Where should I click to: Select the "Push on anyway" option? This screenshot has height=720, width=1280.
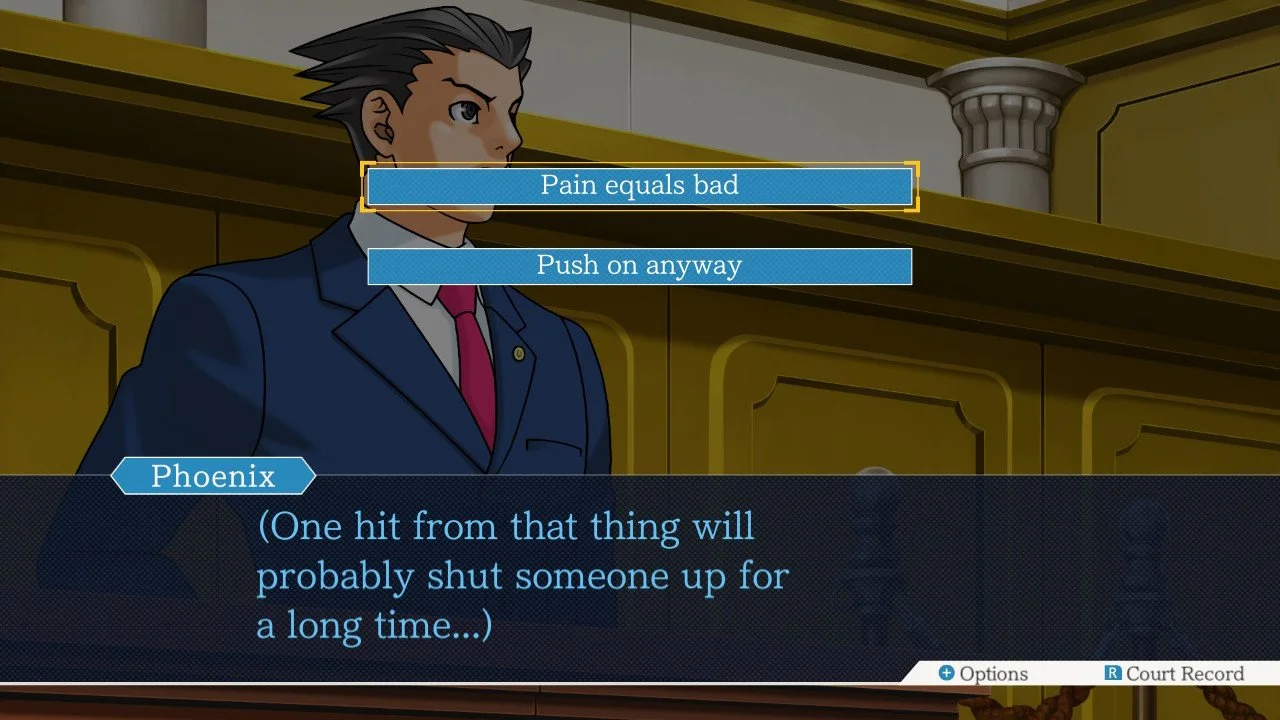click(639, 266)
